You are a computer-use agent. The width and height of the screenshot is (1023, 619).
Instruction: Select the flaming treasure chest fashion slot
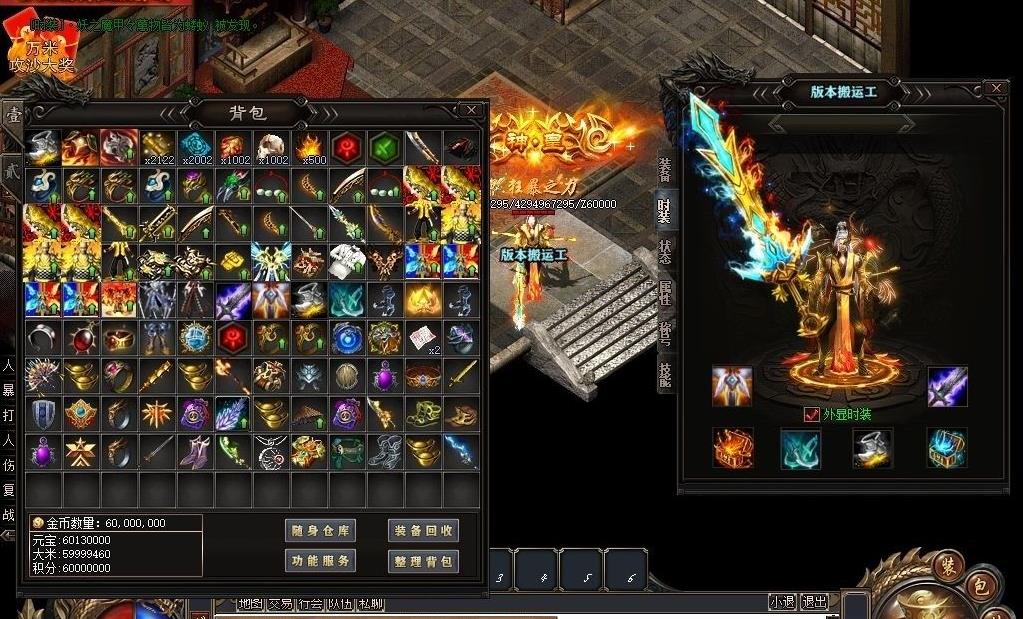[x=732, y=448]
